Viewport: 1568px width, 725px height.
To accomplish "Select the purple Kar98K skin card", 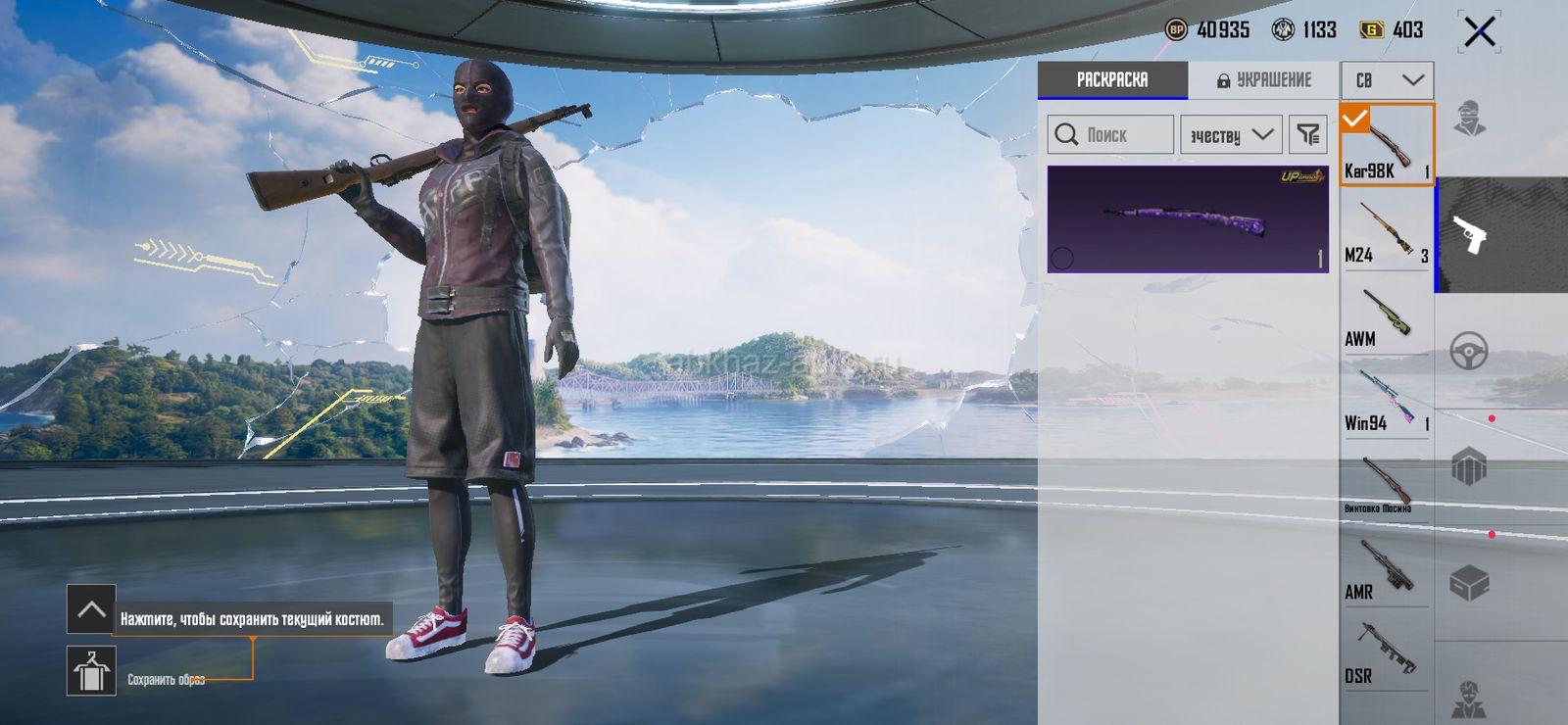I will point(1188,219).
